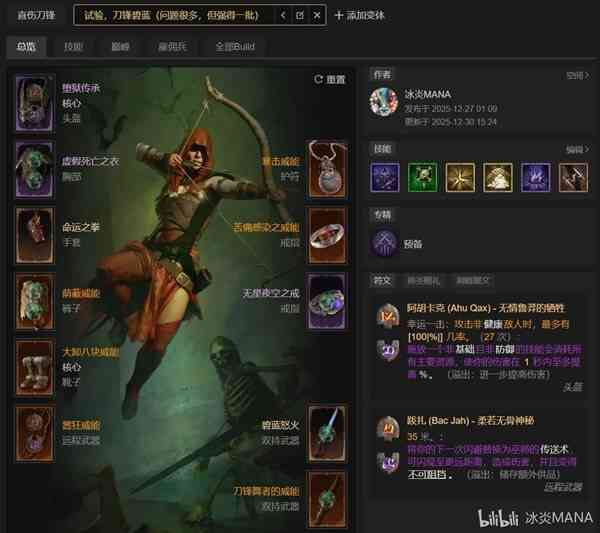Image resolution: width=600 pixels, height=533 pixels.
Task: Select the chest armor slot 虚假死亡之衣
Action: [34, 166]
